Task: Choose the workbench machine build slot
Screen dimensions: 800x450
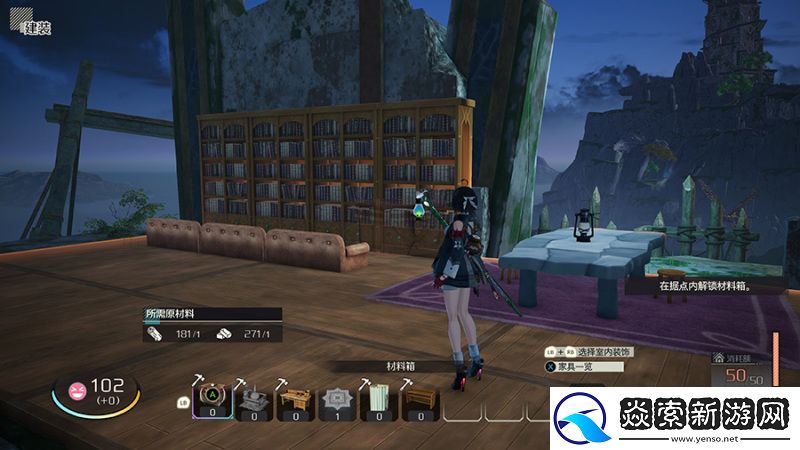Action: 254,401
